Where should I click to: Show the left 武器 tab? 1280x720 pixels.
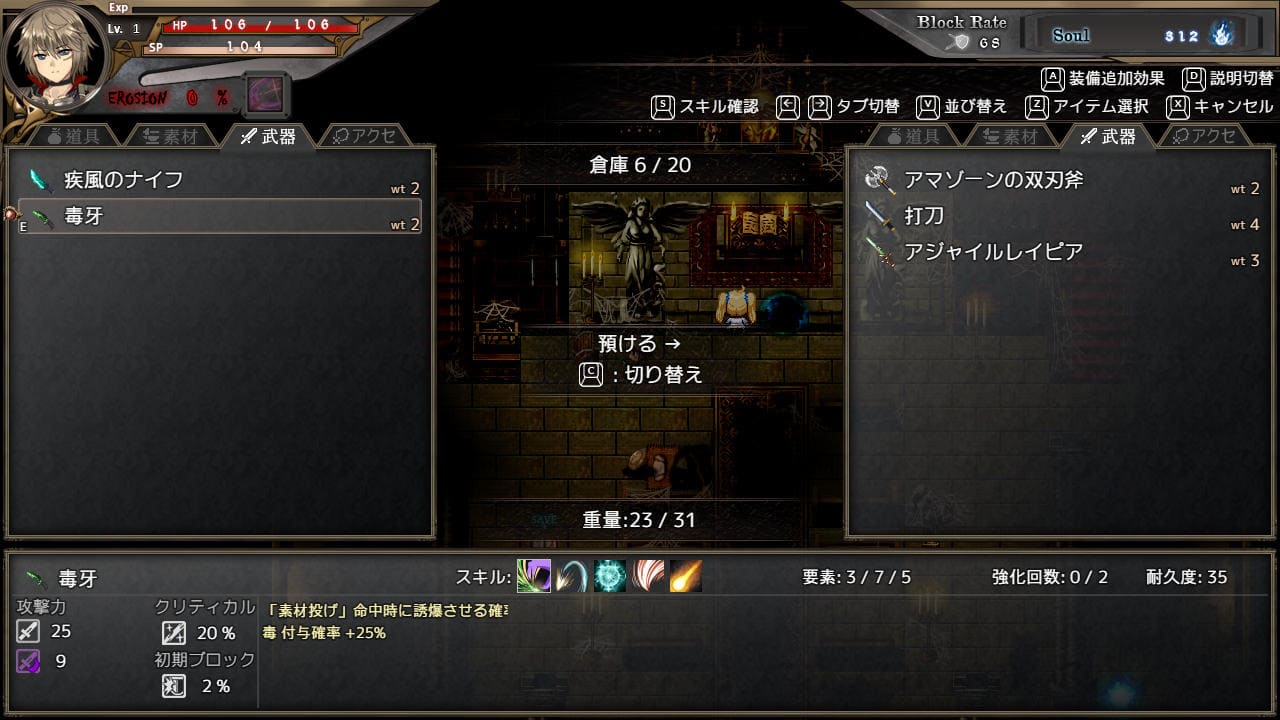point(268,136)
